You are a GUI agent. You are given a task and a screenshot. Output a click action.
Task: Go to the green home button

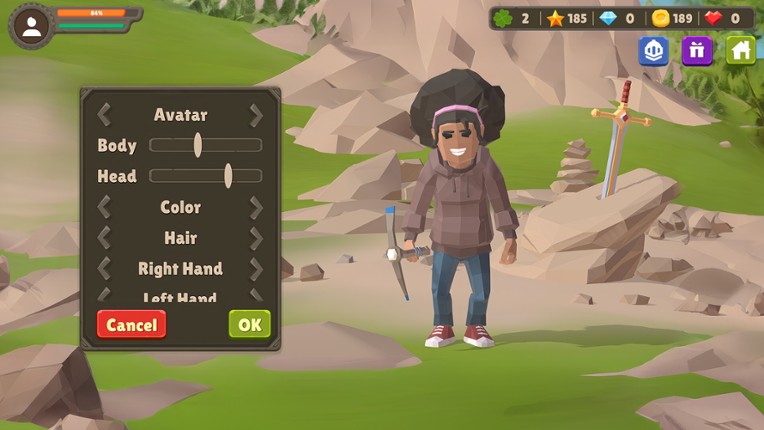pyautogui.click(x=741, y=50)
